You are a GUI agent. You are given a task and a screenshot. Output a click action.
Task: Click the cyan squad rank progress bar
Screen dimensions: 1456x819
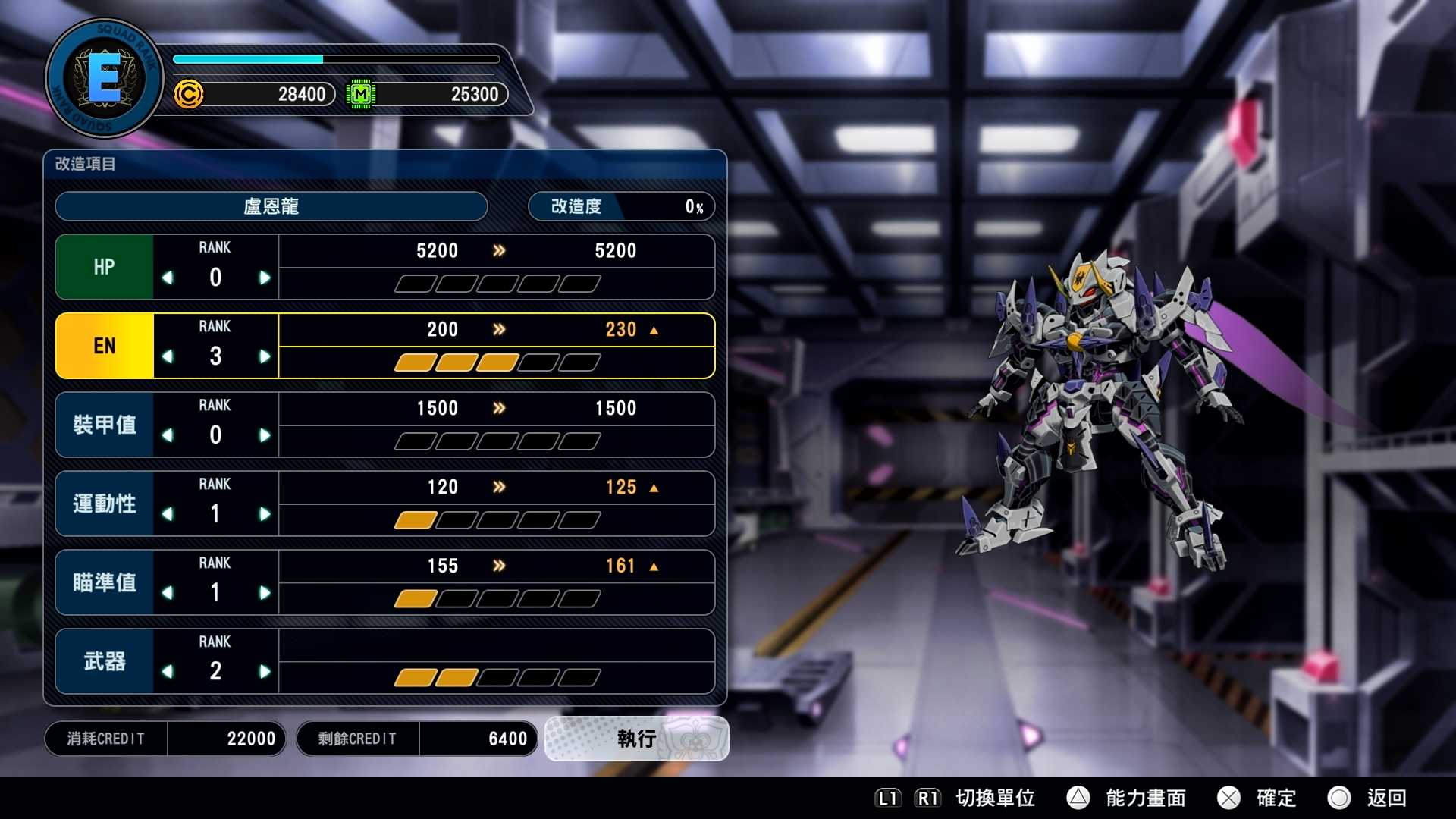click(250, 58)
